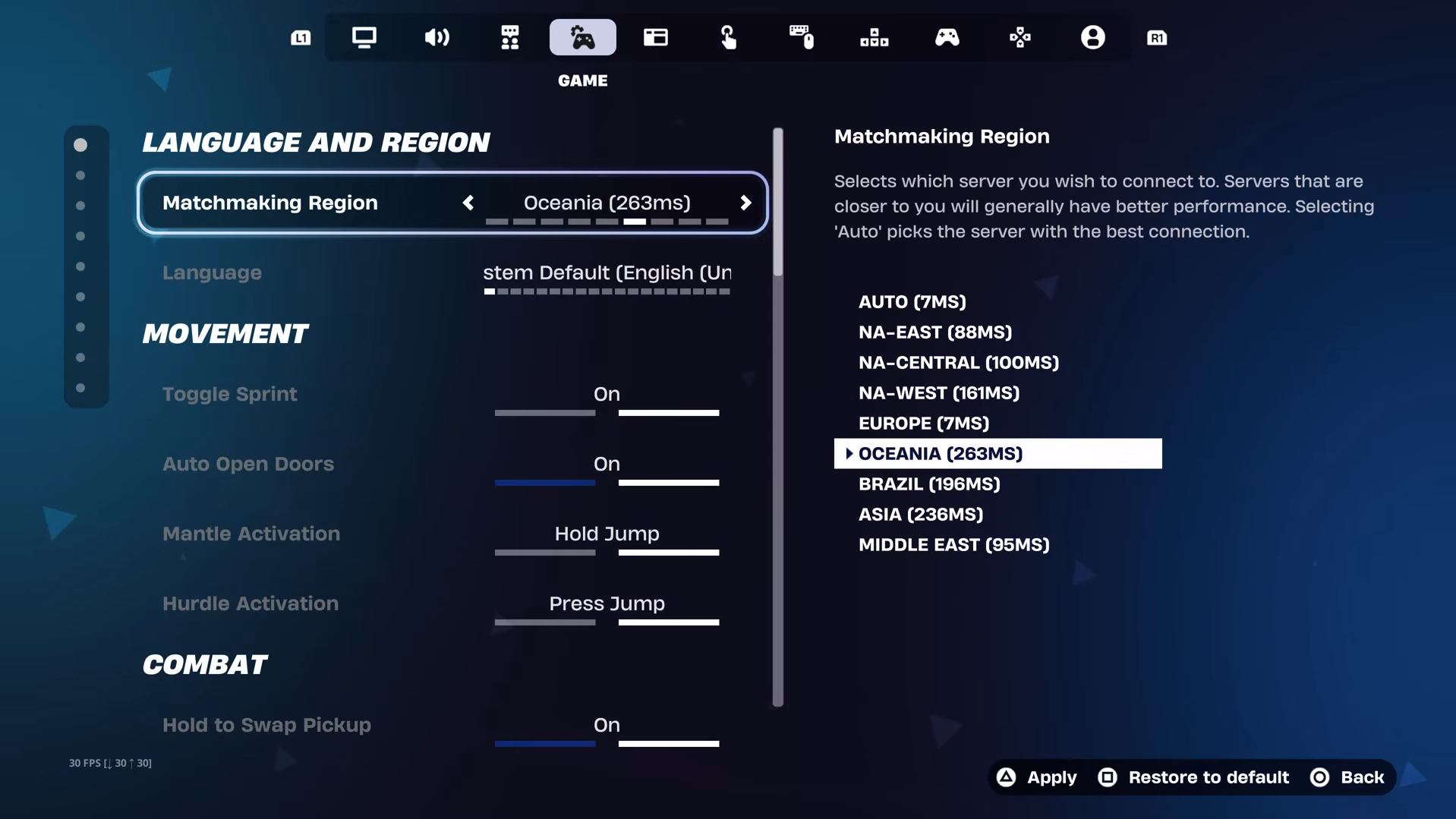
Task: Click the left arrow on Matchmaking Region
Action: [x=468, y=203]
